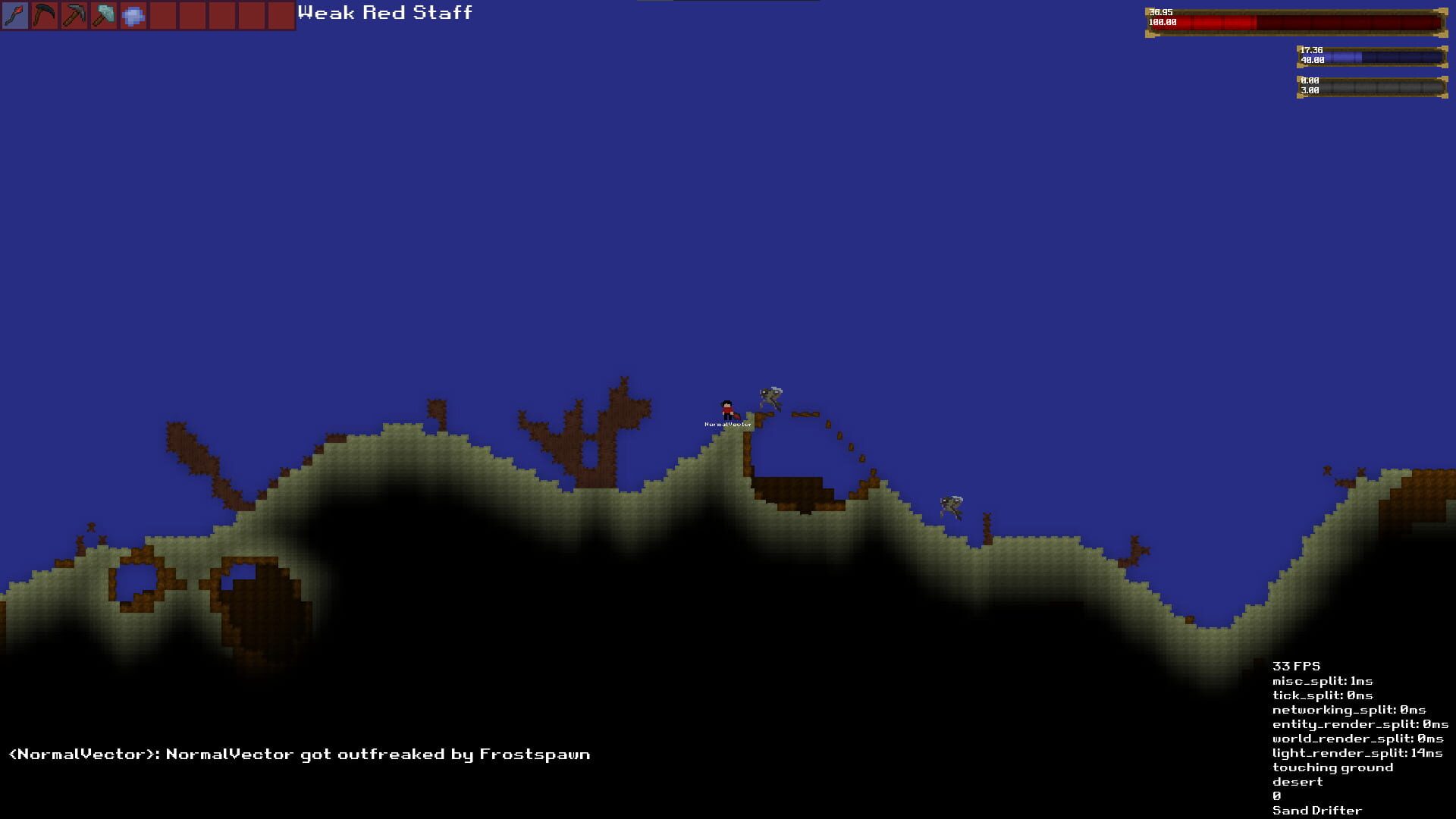Click the first empty hotbar slot
Viewport: 1456px width, 819px height.
[163, 14]
